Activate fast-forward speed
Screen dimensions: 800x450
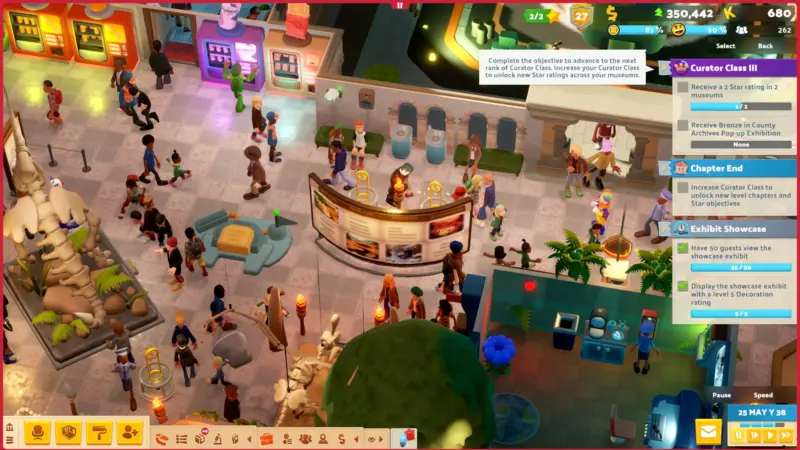click(786, 435)
